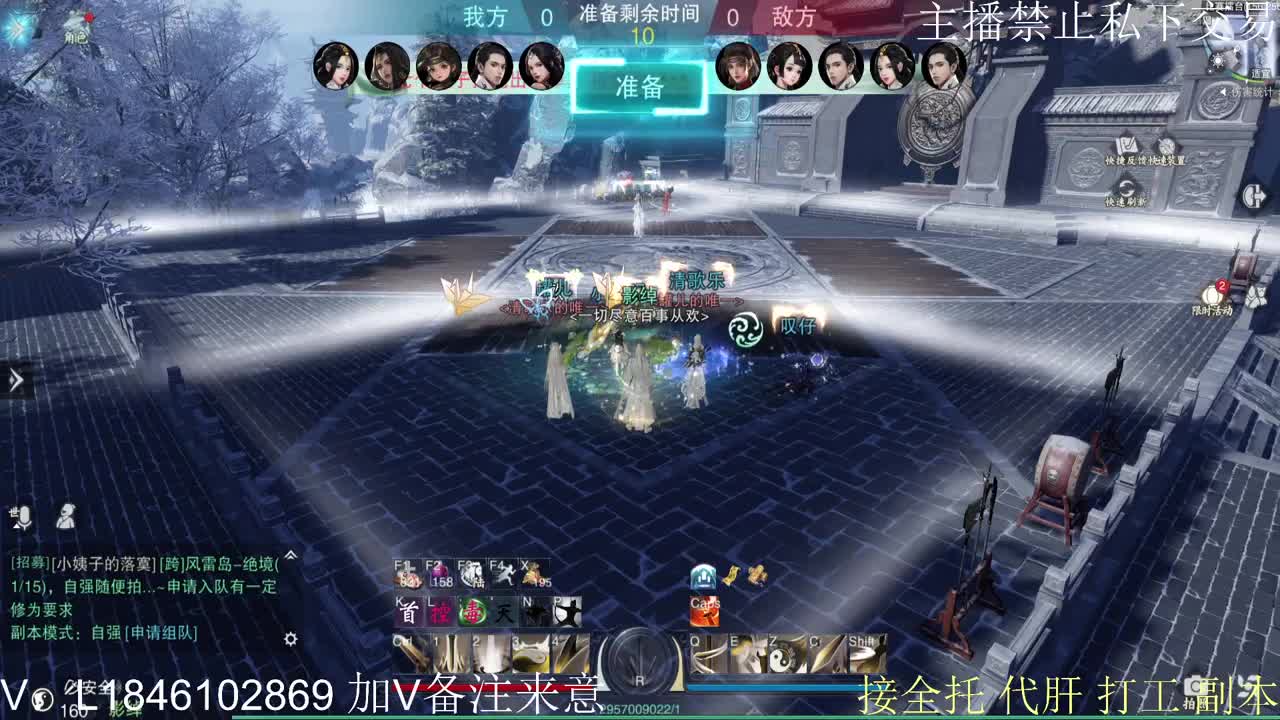Select the Z taiji yin-yang skill icon

tap(784, 655)
